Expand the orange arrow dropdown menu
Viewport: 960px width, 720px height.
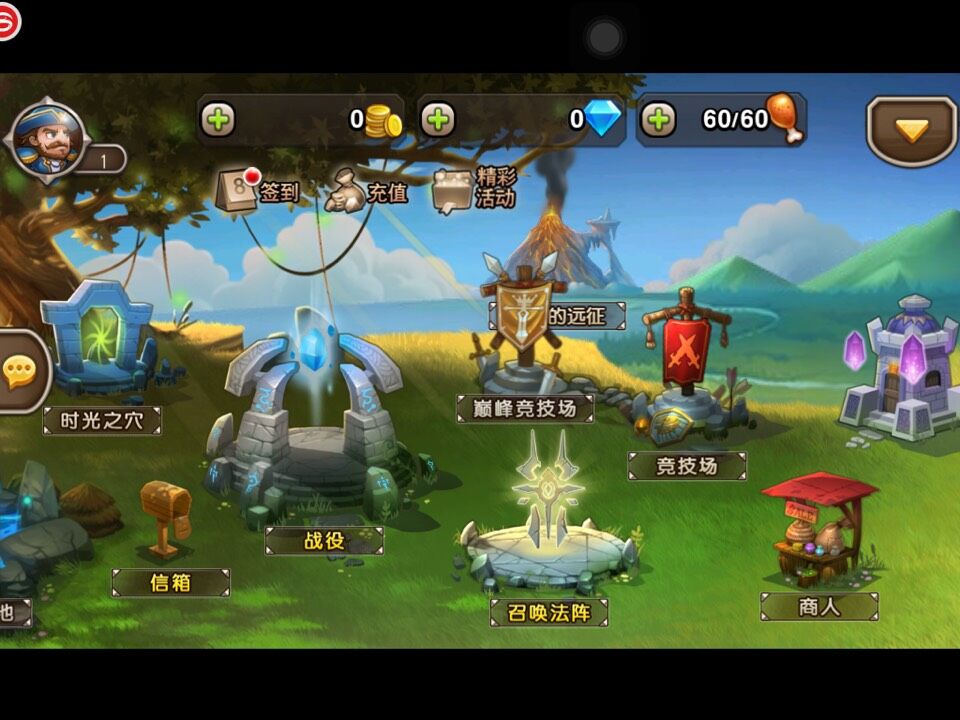(x=911, y=130)
